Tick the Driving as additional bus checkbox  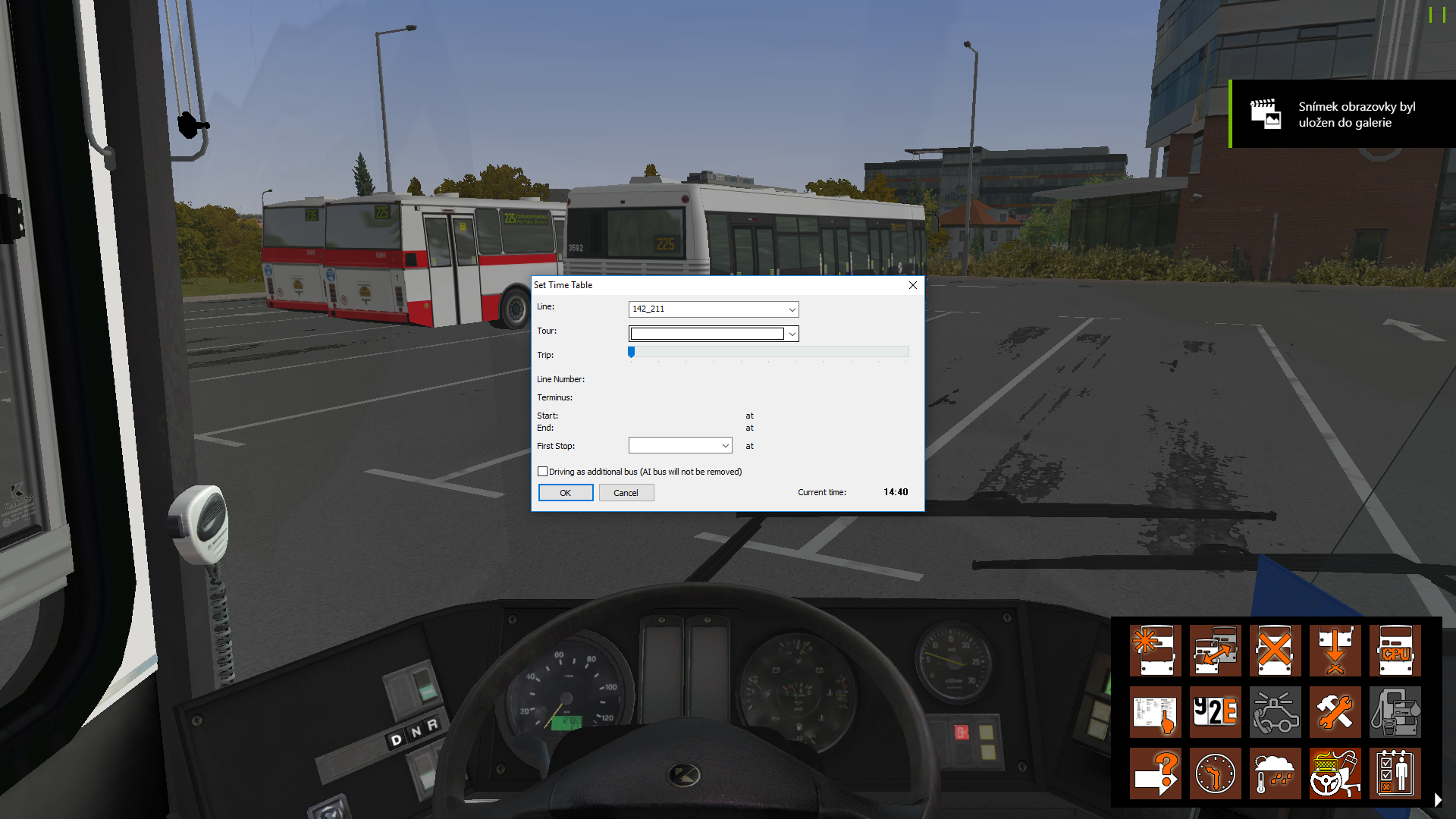[x=543, y=472]
